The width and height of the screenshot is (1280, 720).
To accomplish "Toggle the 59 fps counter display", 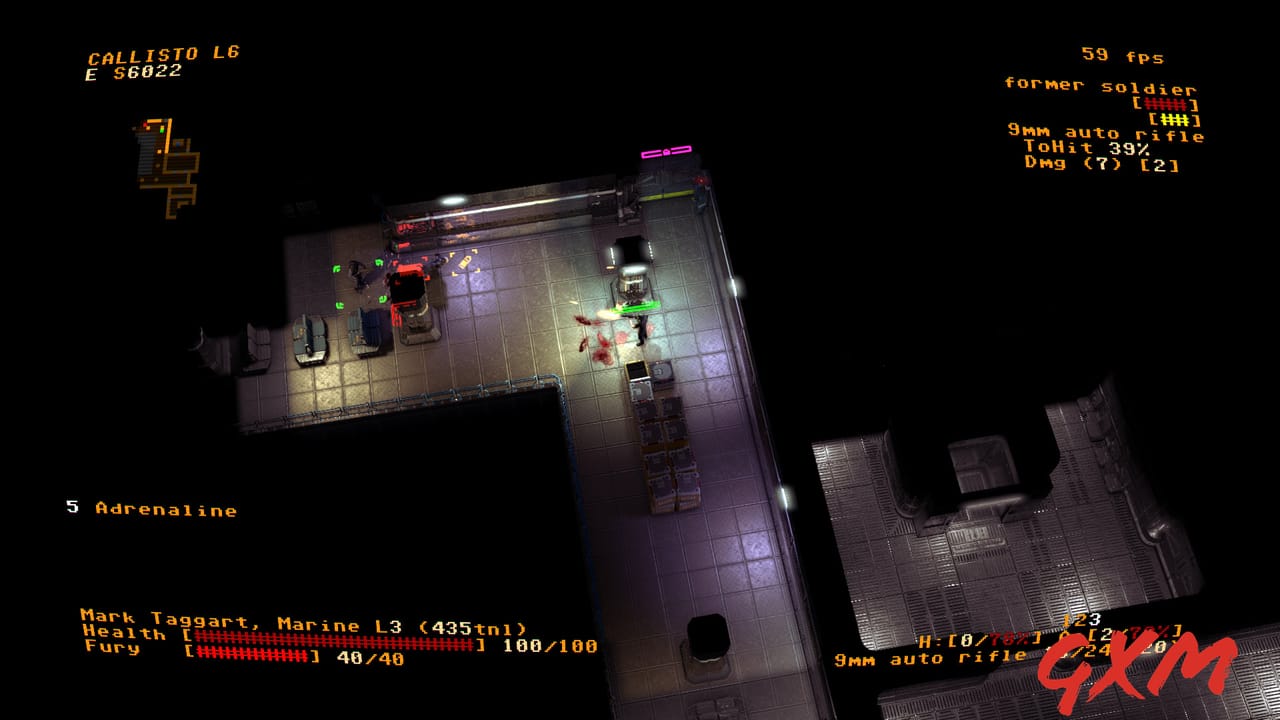I will [x=1125, y=56].
